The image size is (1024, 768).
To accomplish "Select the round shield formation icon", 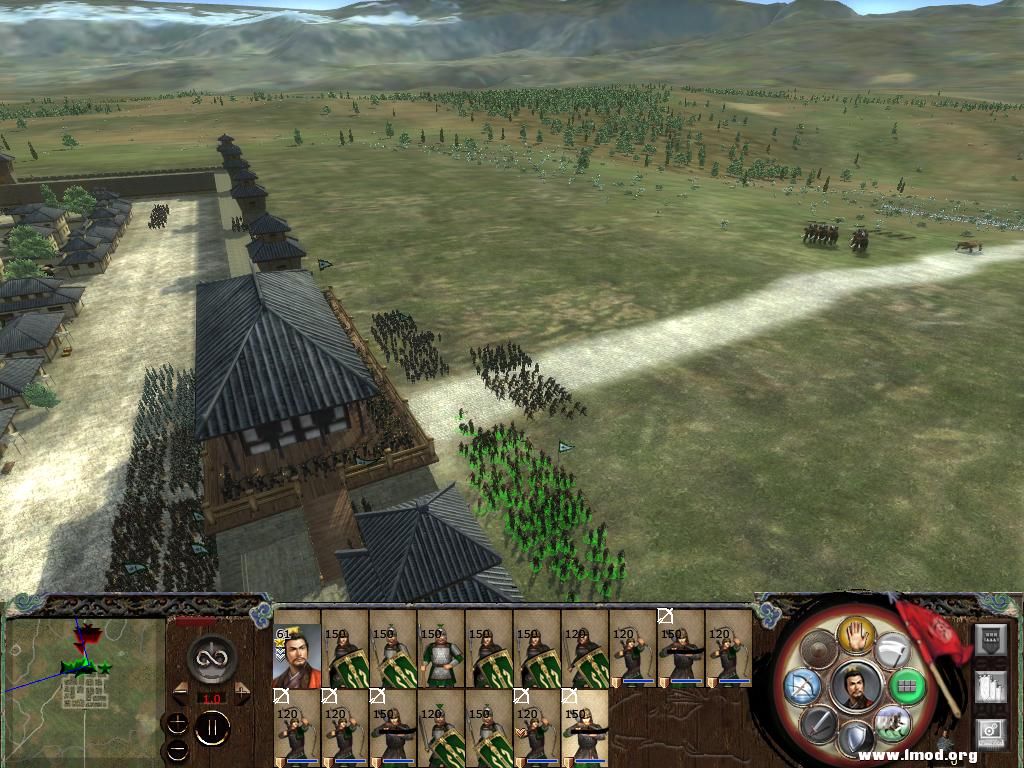I will [819, 650].
